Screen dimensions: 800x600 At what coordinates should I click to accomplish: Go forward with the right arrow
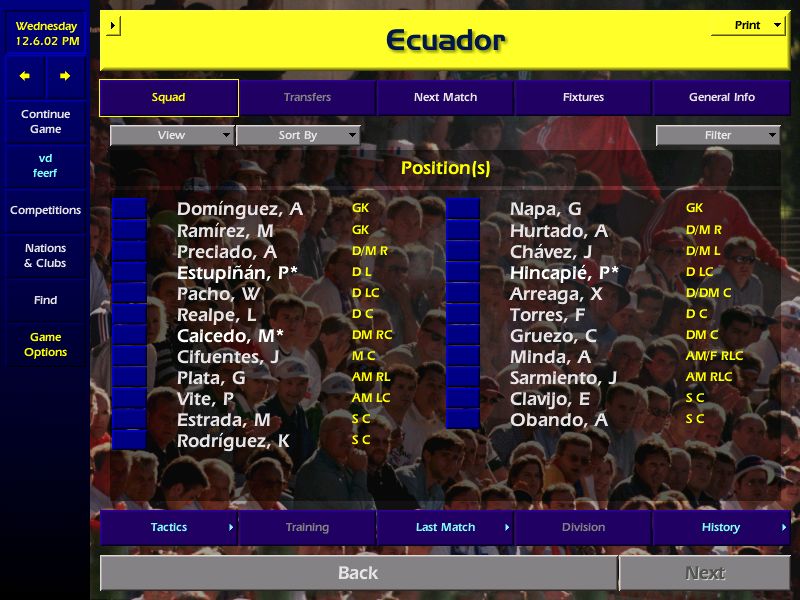point(65,76)
